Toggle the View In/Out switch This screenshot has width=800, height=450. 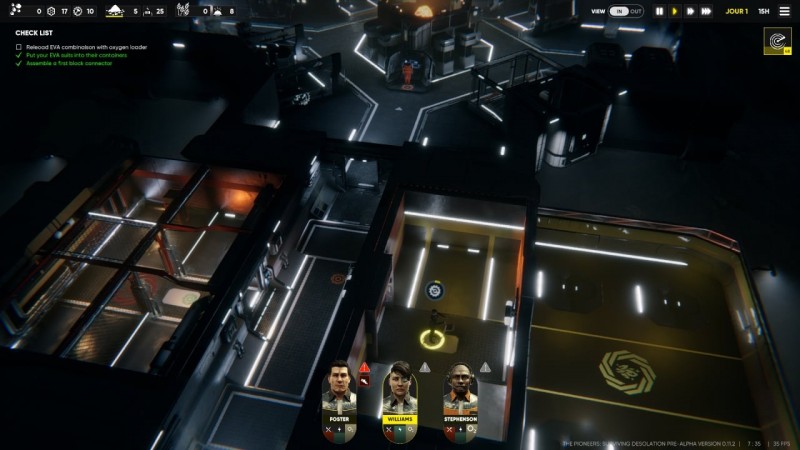point(627,11)
